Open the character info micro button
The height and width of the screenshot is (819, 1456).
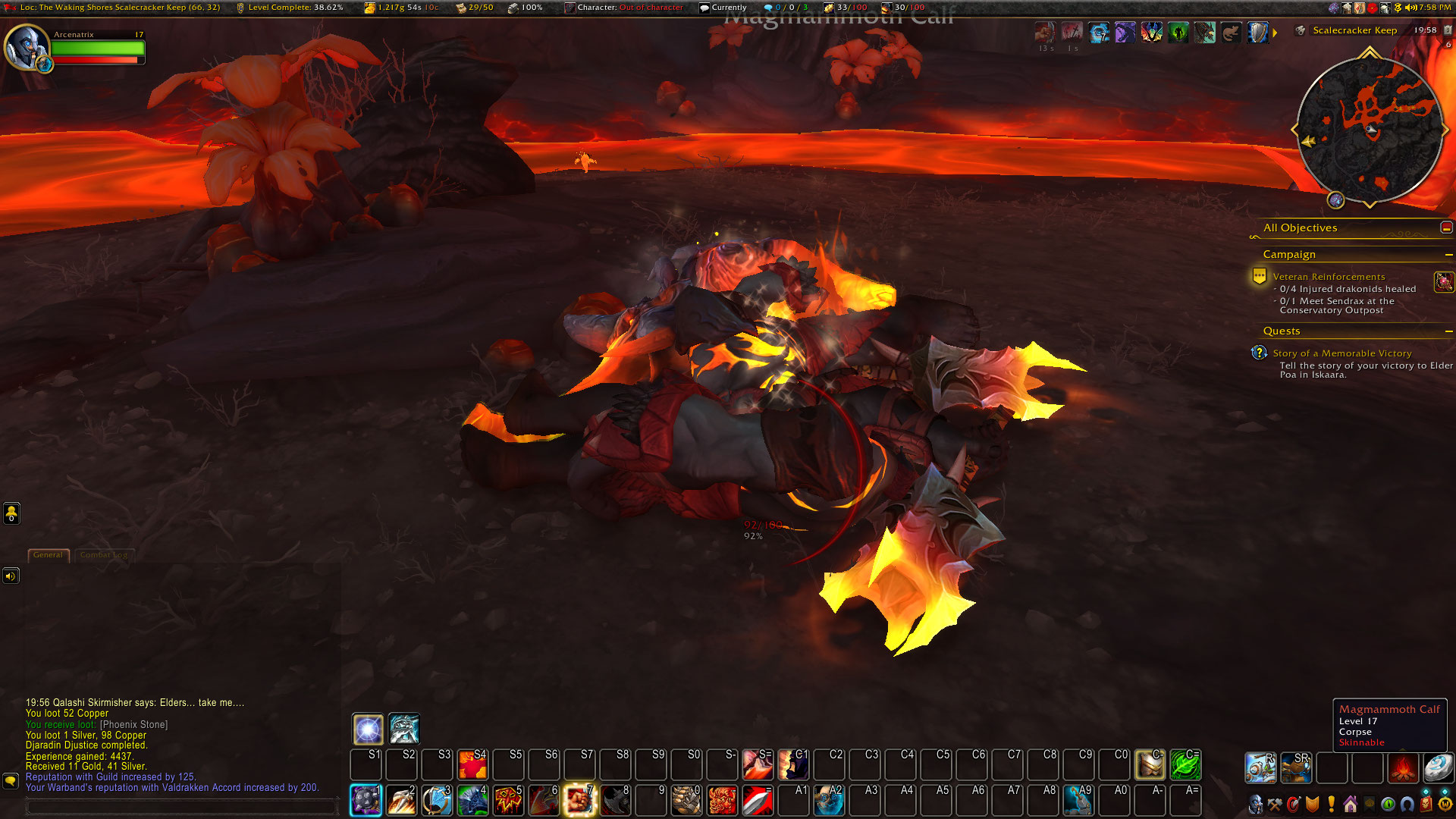coord(1256,804)
